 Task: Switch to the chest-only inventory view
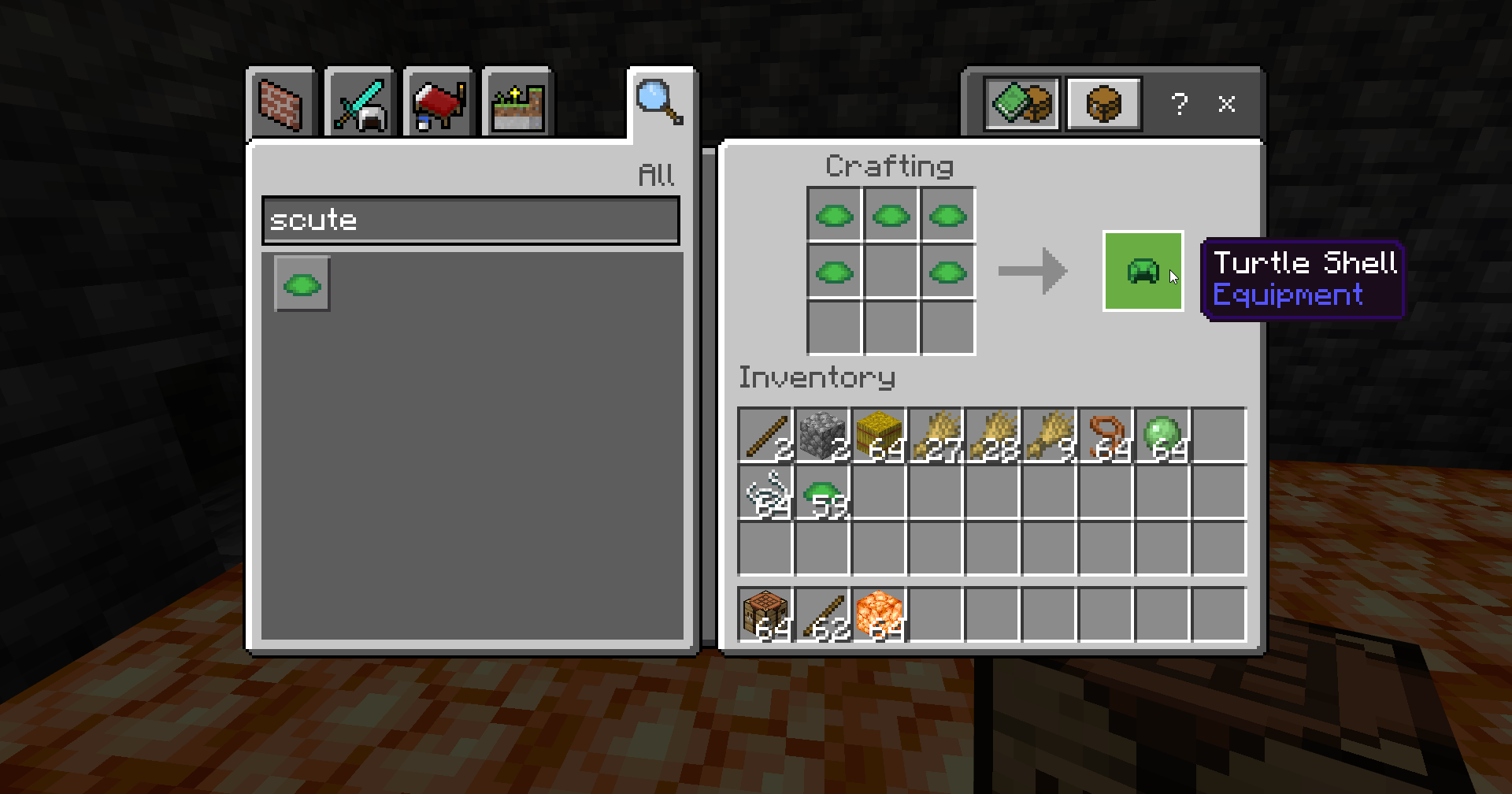pyautogui.click(x=1104, y=103)
